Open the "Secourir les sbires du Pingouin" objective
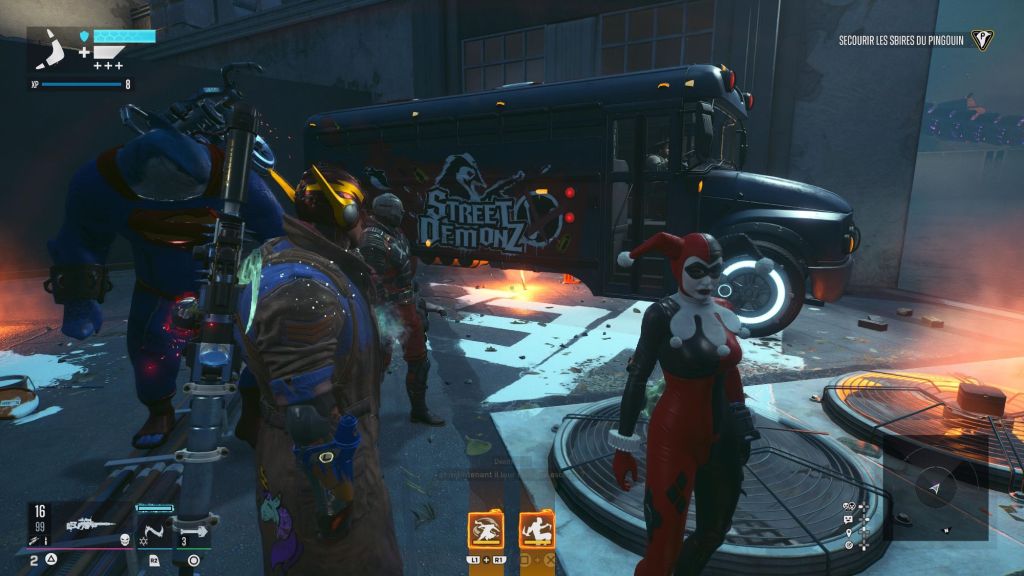The height and width of the screenshot is (576, 1024). 901,40
